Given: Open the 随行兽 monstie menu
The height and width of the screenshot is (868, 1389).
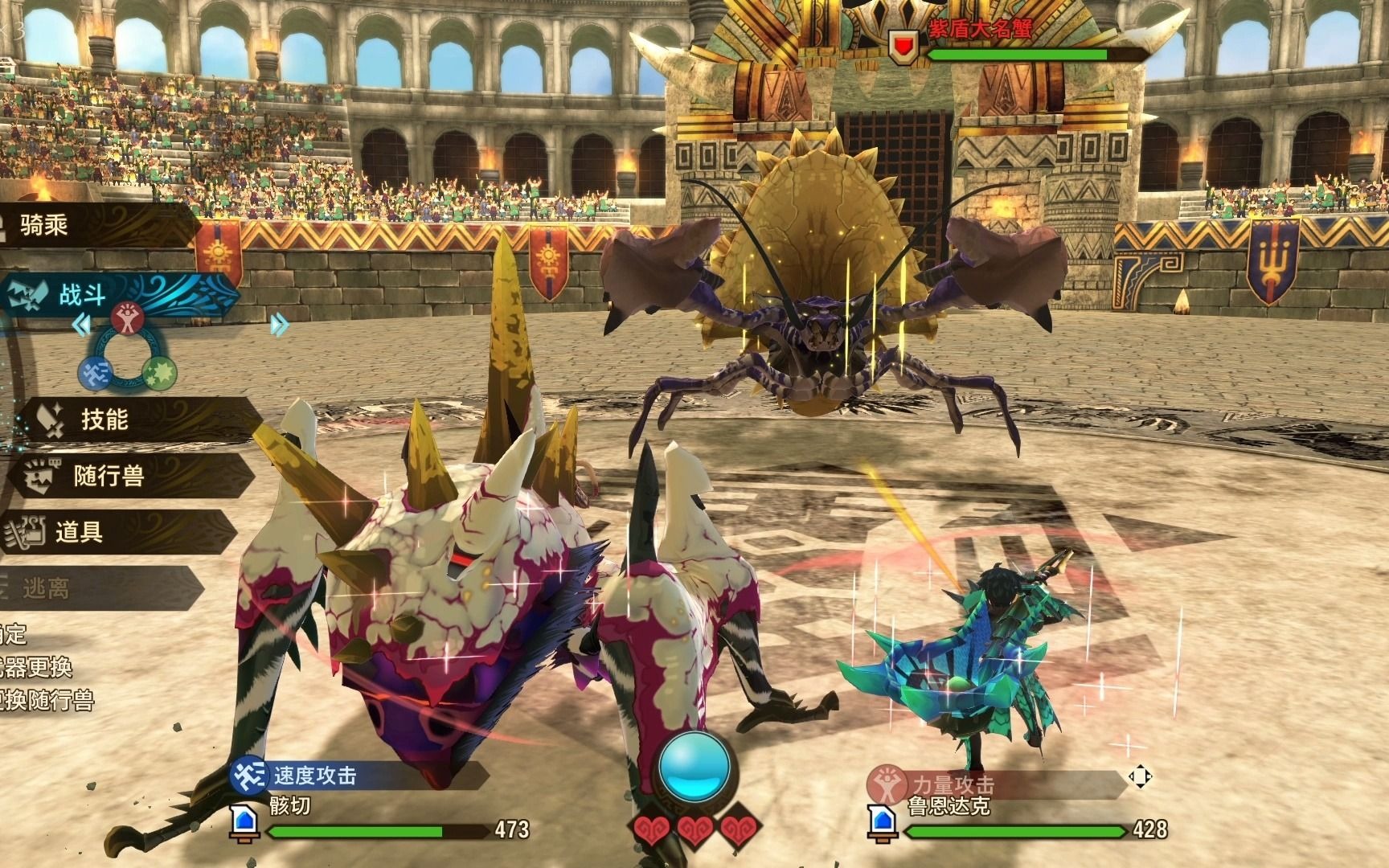Looking at the screenshot, I should 109,476.
